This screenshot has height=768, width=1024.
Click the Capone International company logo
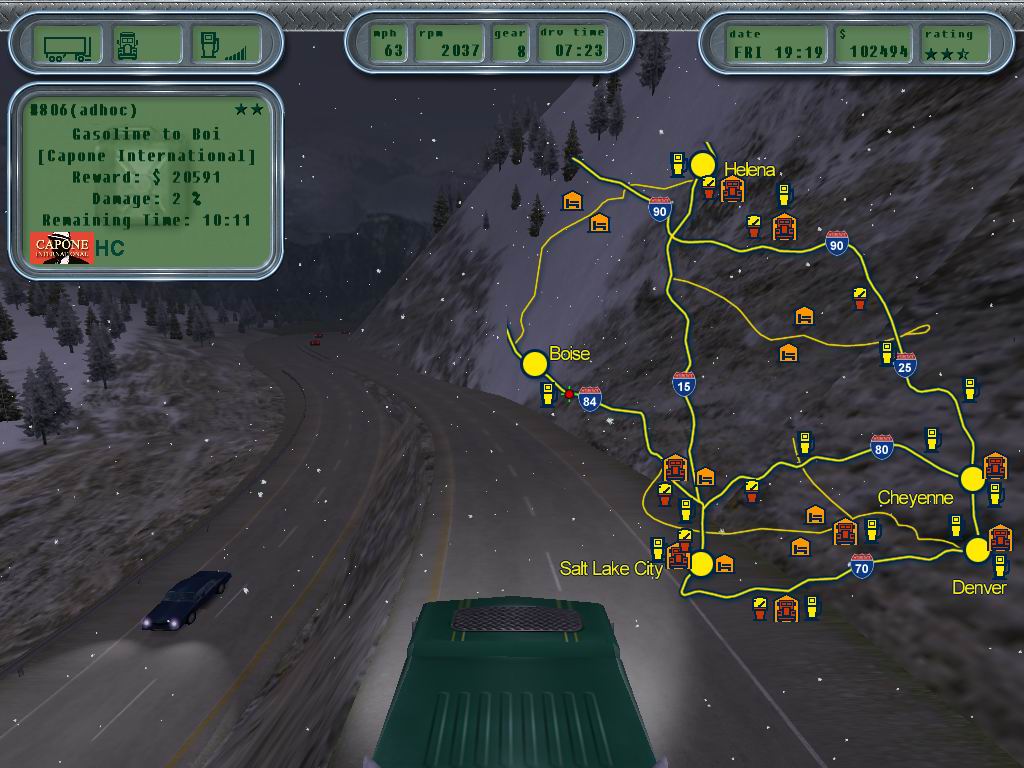pos(62,248)
